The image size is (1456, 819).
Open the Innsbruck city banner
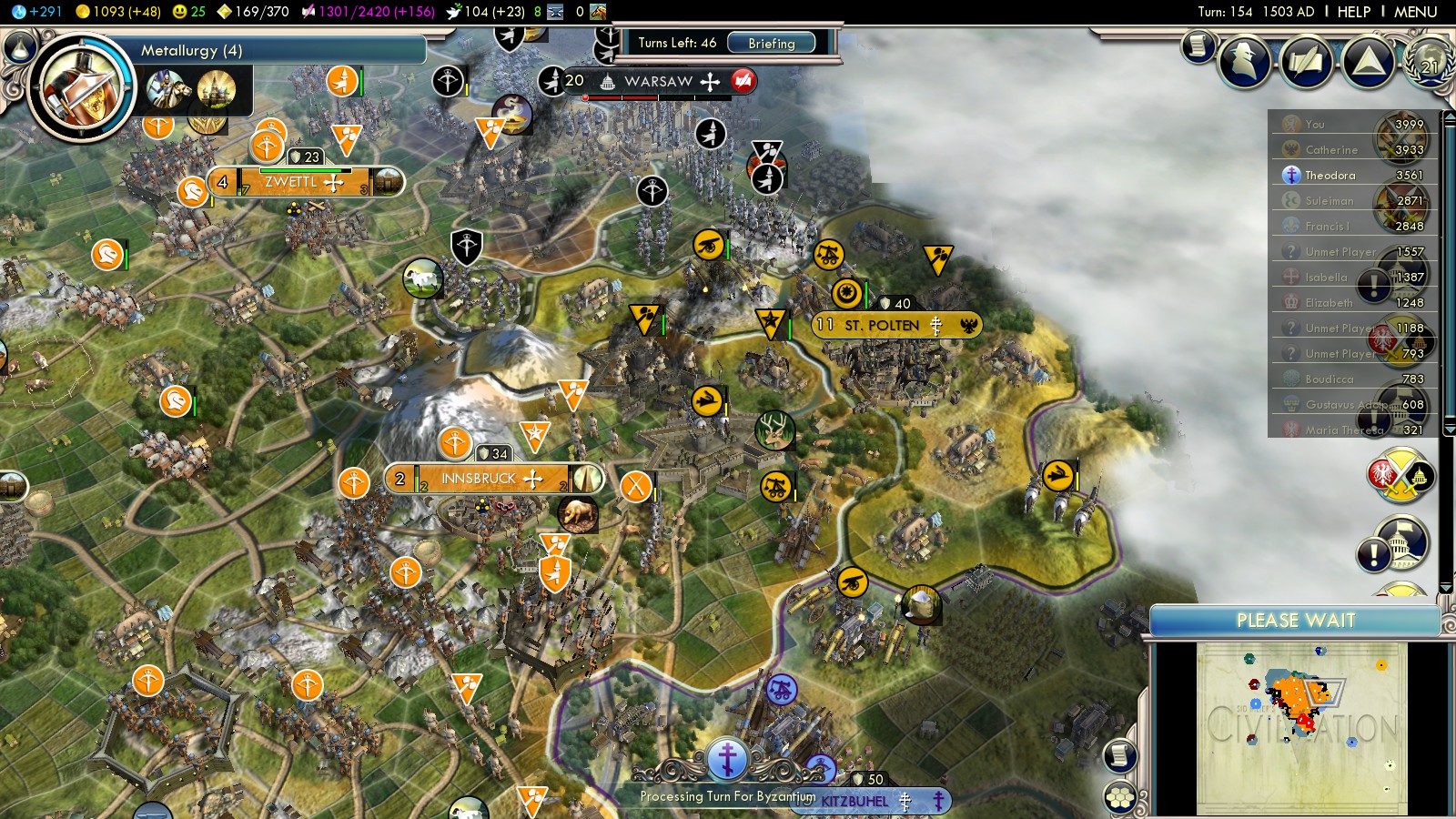[x=479, y=479]
